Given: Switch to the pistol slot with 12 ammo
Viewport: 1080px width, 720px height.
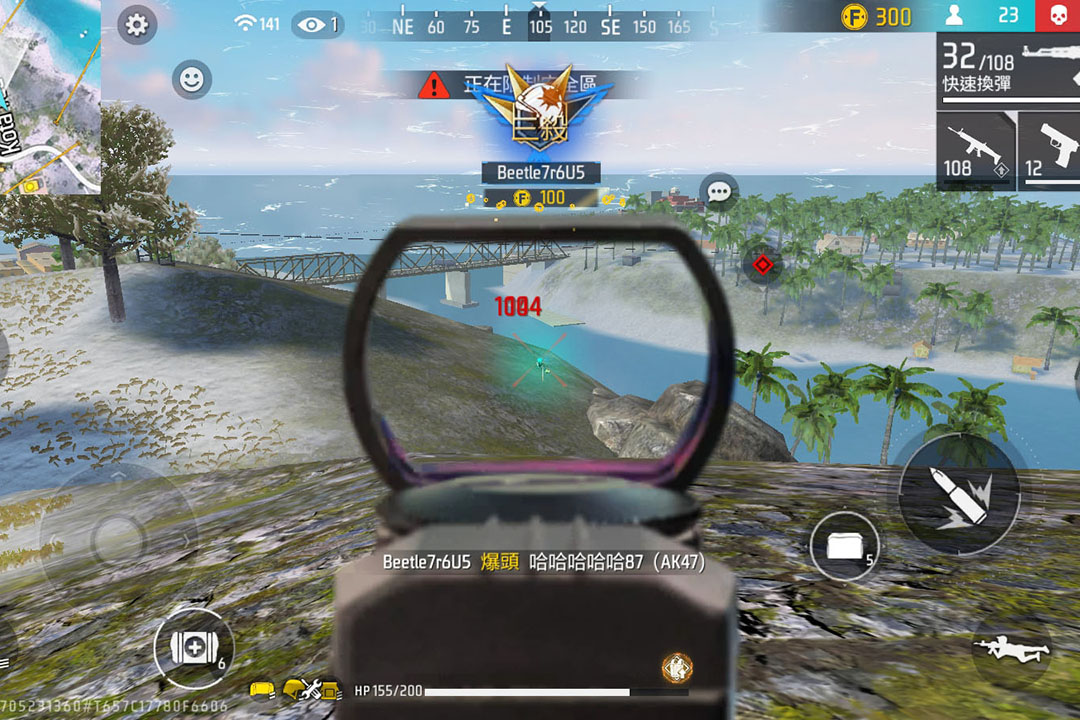Looking at the screenshot, I should 1050,150.
